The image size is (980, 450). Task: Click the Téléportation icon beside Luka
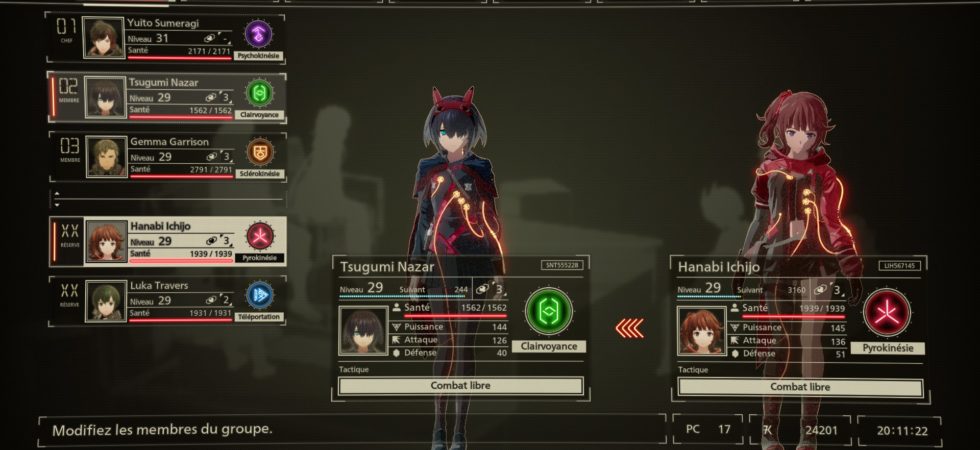259,295
